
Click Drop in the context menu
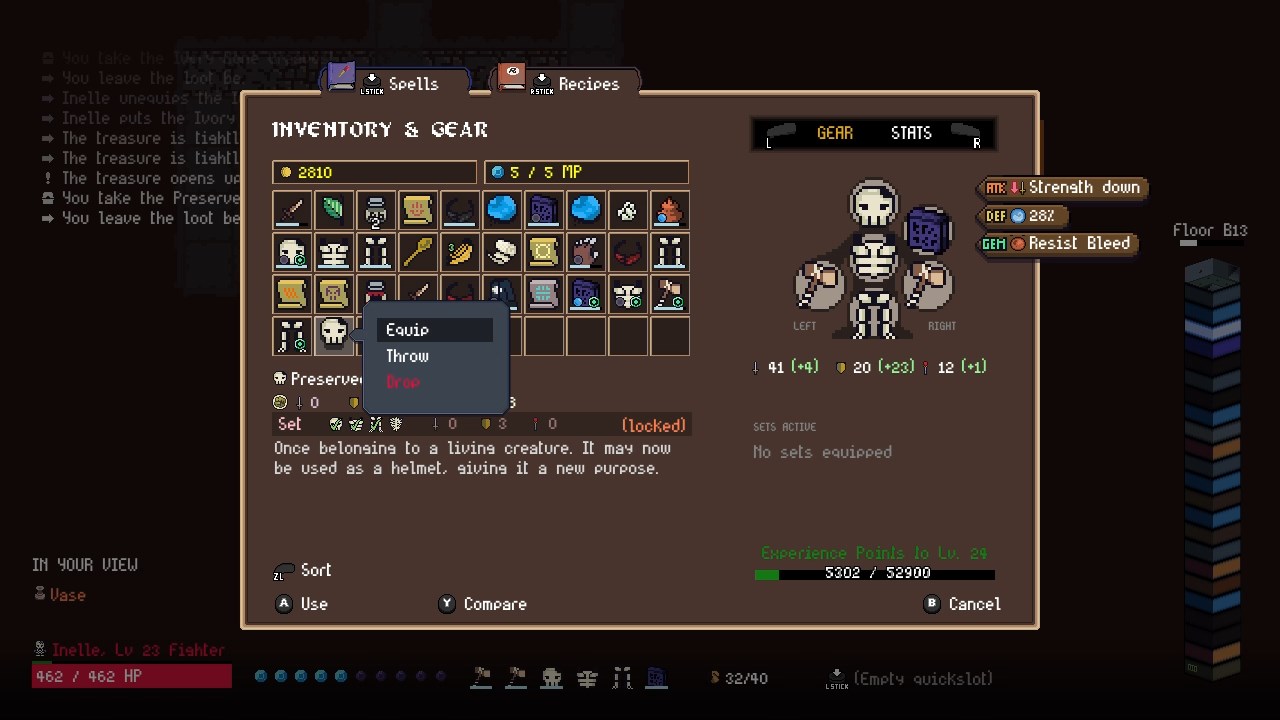click(403, 382)
